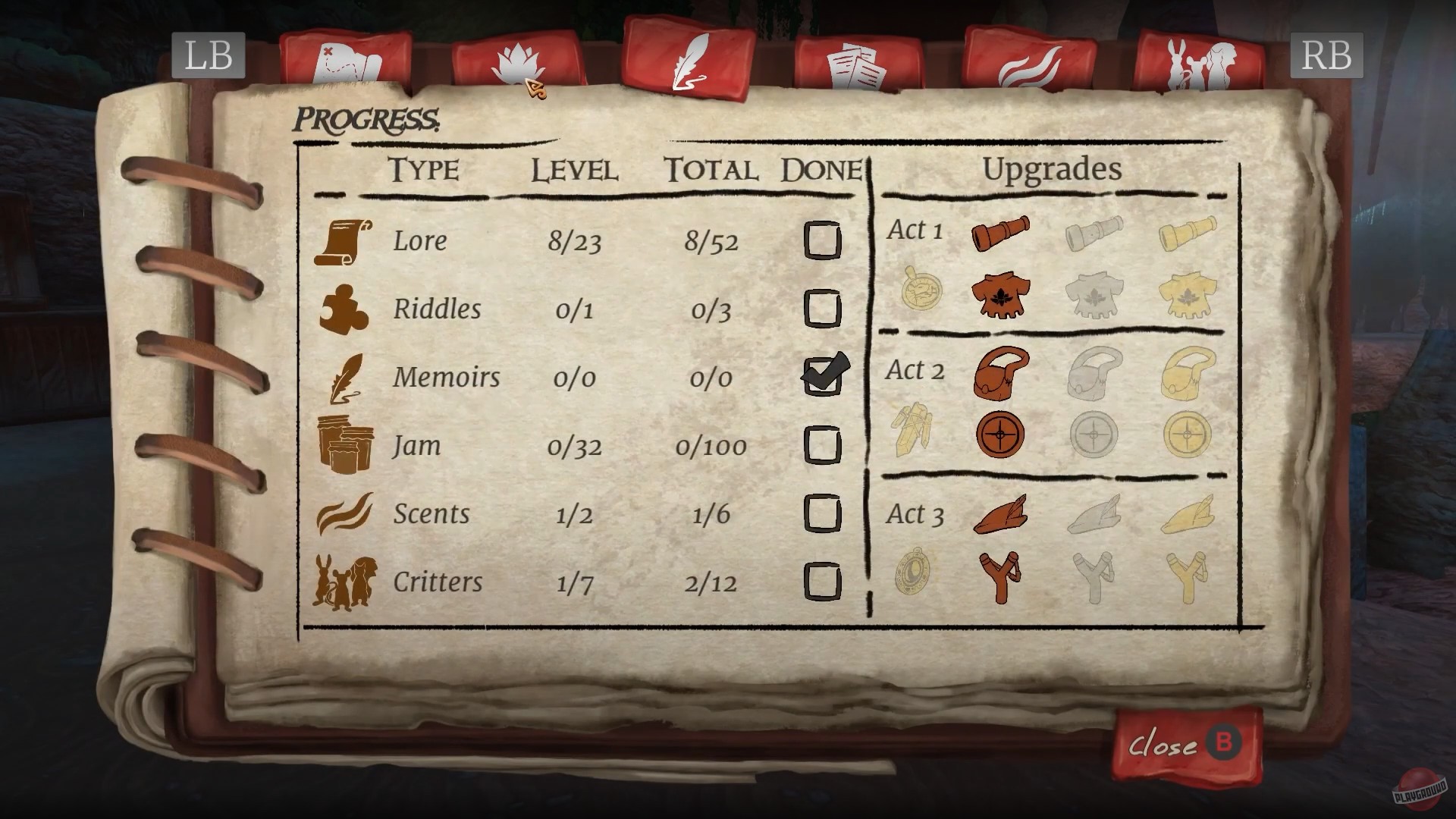Select the slingshot upgrade in Act 3
The width and height of the screenshot is (1456, 819).
(1001, 578)
